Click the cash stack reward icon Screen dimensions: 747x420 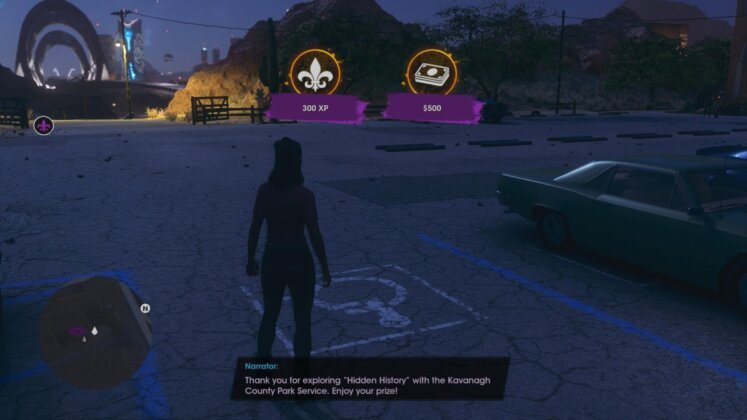[x=432, y=71]
